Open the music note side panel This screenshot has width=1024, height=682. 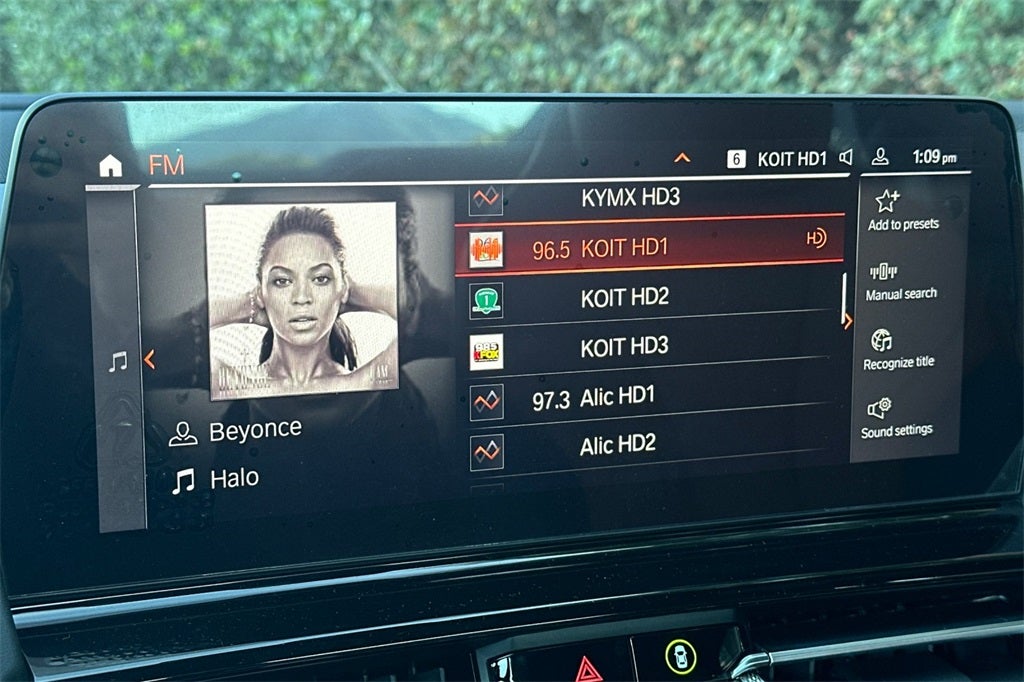(118, 362)
